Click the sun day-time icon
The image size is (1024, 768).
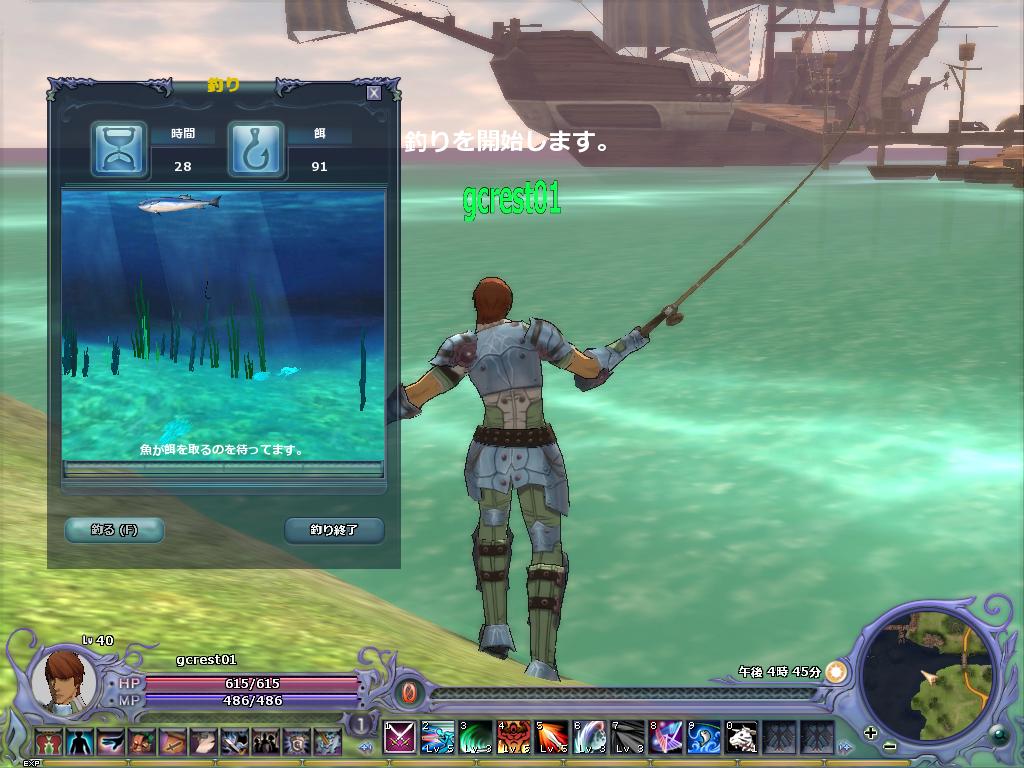pos(836,672)
